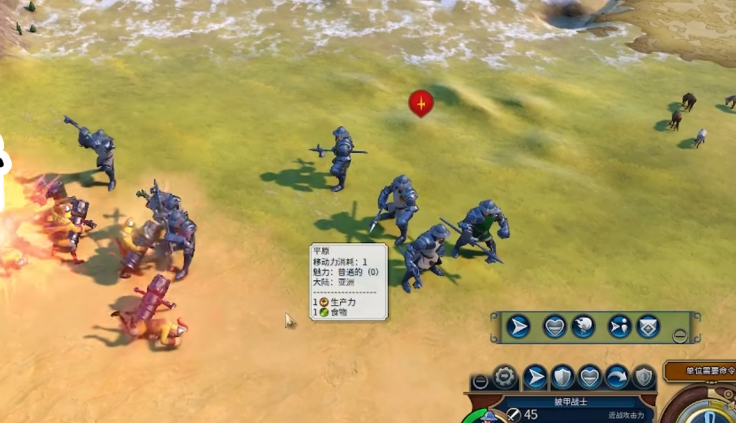This screenshot has width=736, height=423.
Task: Select the shield fortify command
Action: click(563, 377)
